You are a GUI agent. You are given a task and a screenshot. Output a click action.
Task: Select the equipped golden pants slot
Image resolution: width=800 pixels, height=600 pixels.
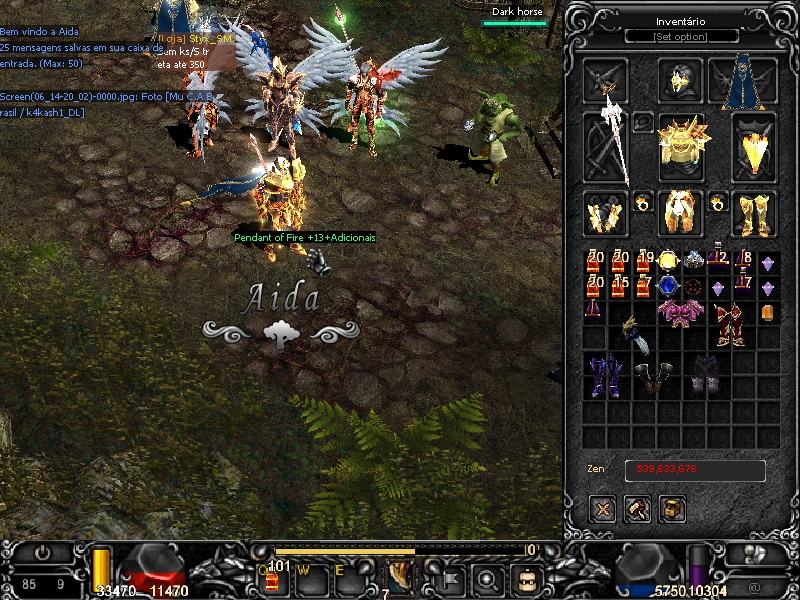(x=681, y=213)
